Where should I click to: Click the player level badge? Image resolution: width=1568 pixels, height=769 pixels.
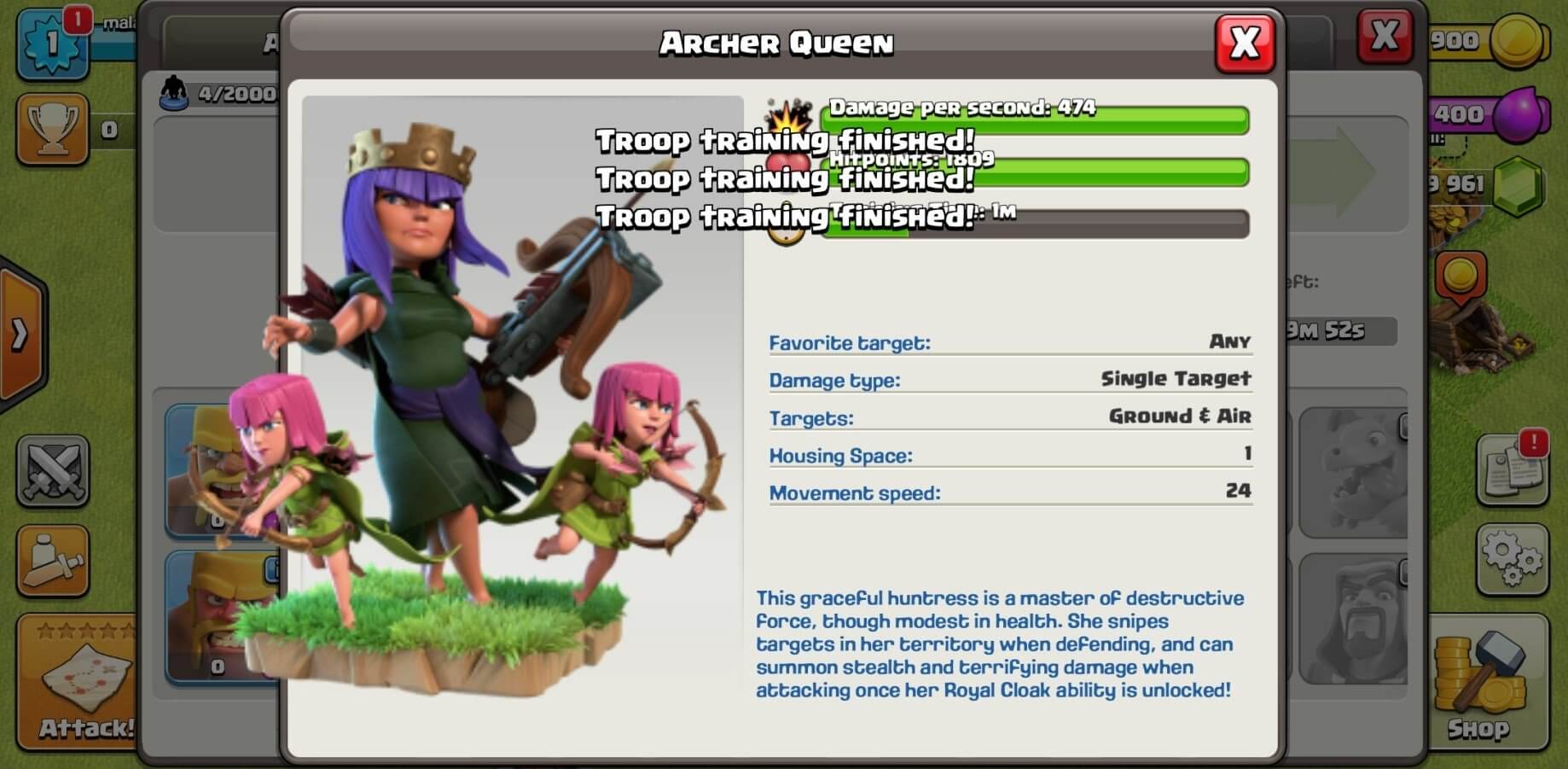(x=51, y=43)
